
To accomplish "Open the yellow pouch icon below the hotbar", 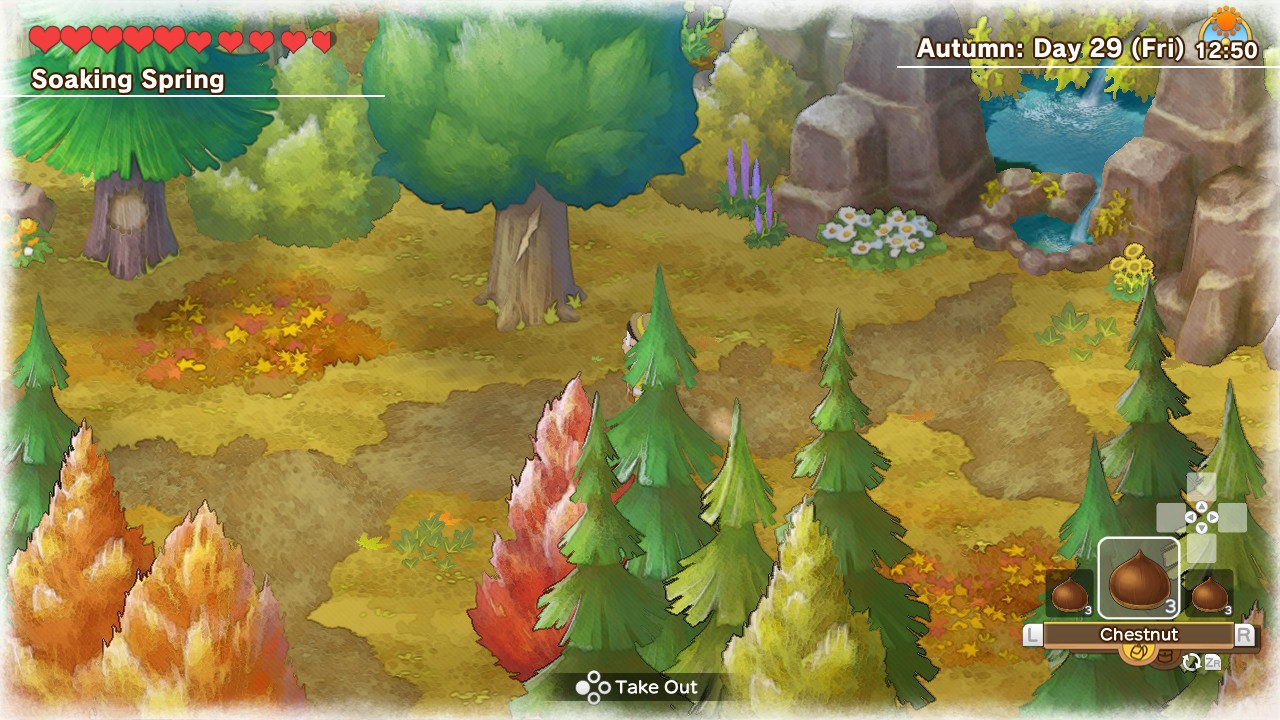I will click(x=1139, y=653).
